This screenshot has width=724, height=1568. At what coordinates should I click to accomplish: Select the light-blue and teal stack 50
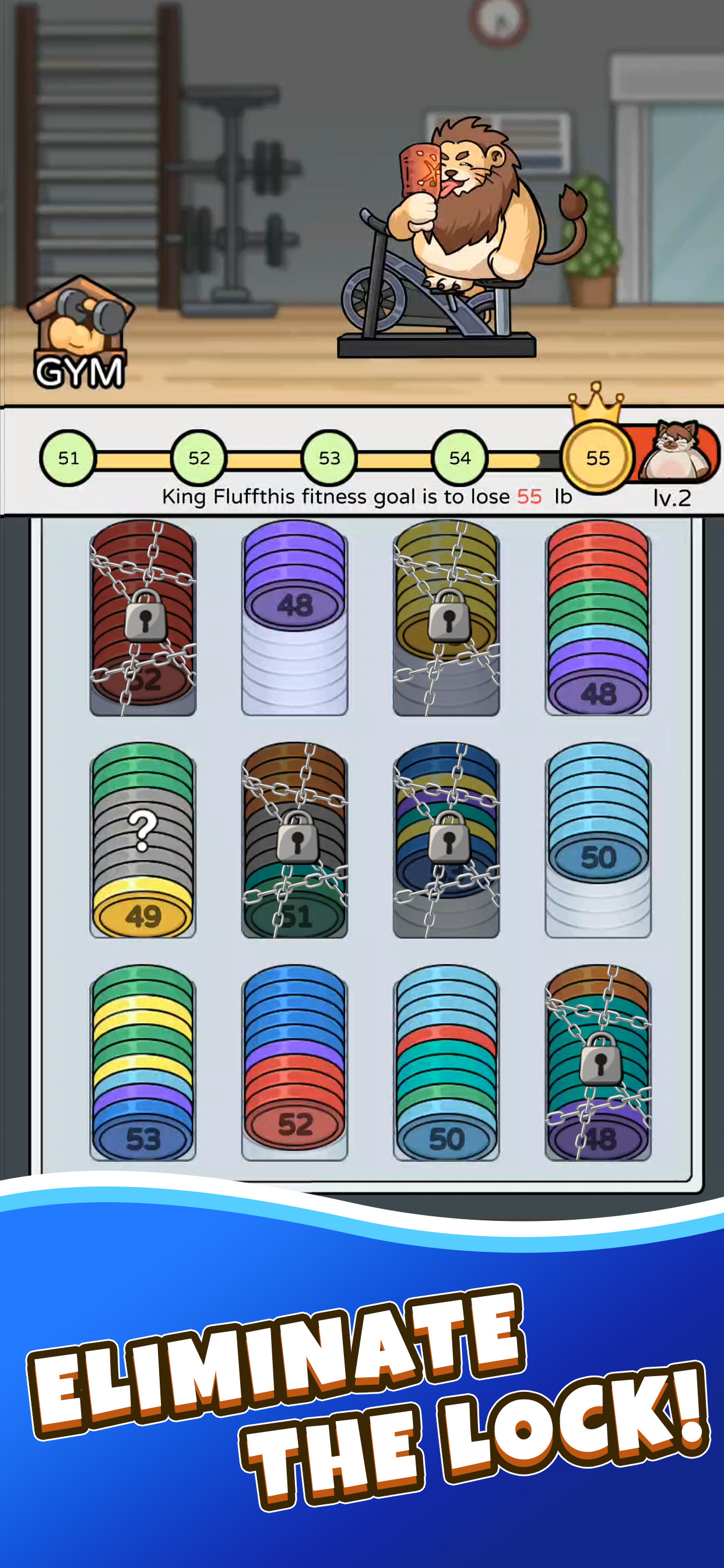pos(446,1062)
